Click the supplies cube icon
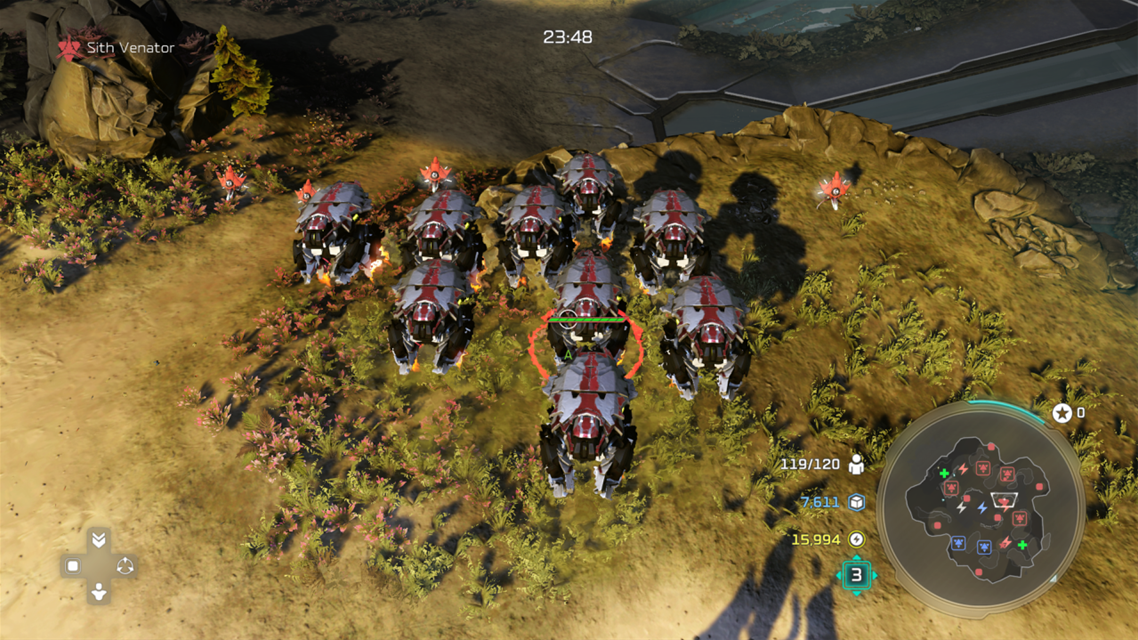 [x=856, y=502]
